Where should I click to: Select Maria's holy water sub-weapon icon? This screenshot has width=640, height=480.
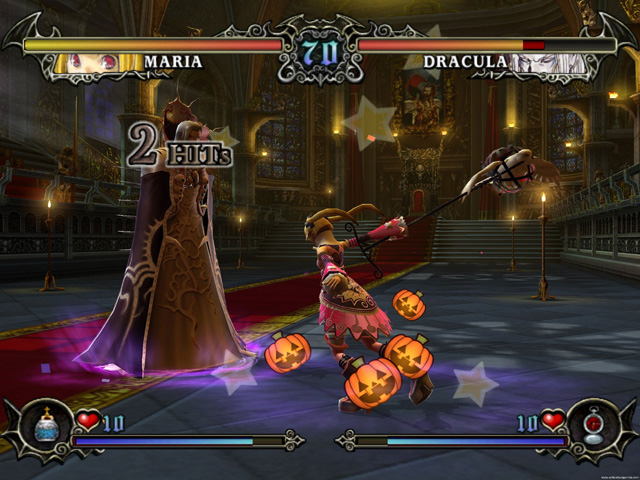coord(44,428)
